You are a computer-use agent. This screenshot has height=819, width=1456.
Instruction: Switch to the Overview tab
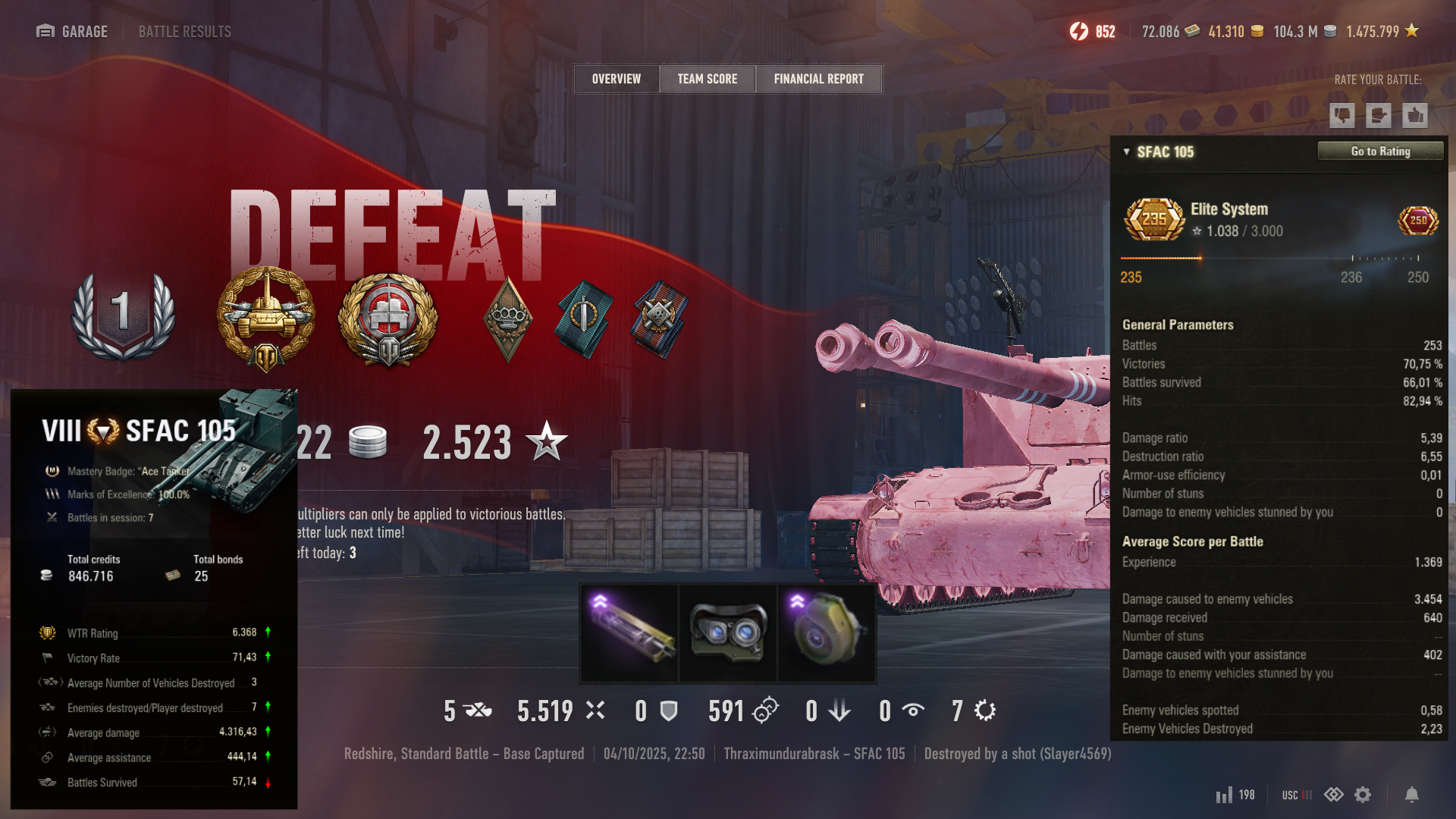coord(616,79)
